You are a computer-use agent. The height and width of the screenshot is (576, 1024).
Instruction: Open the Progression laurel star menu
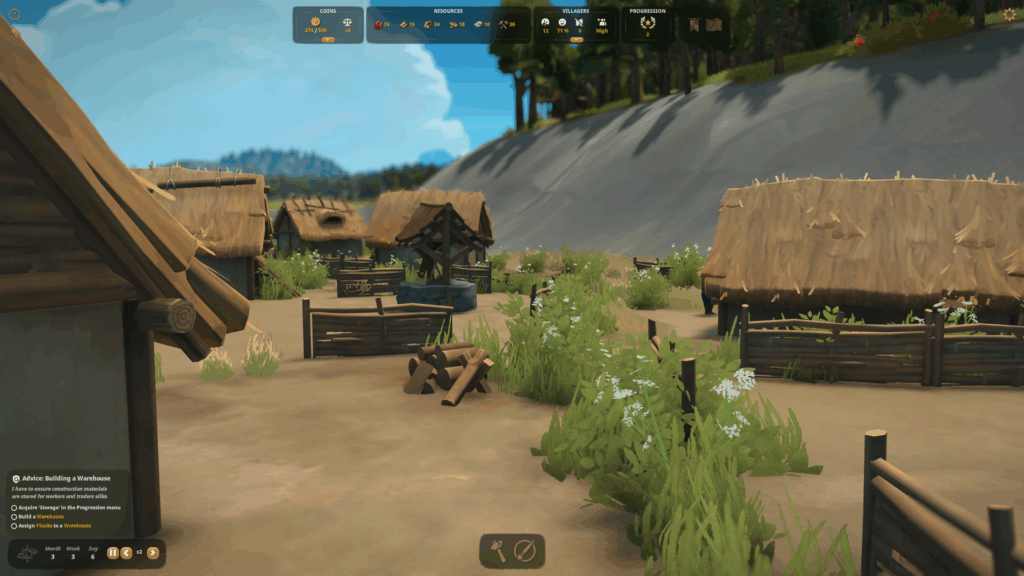pyautogui.click(x=647, y=23)
